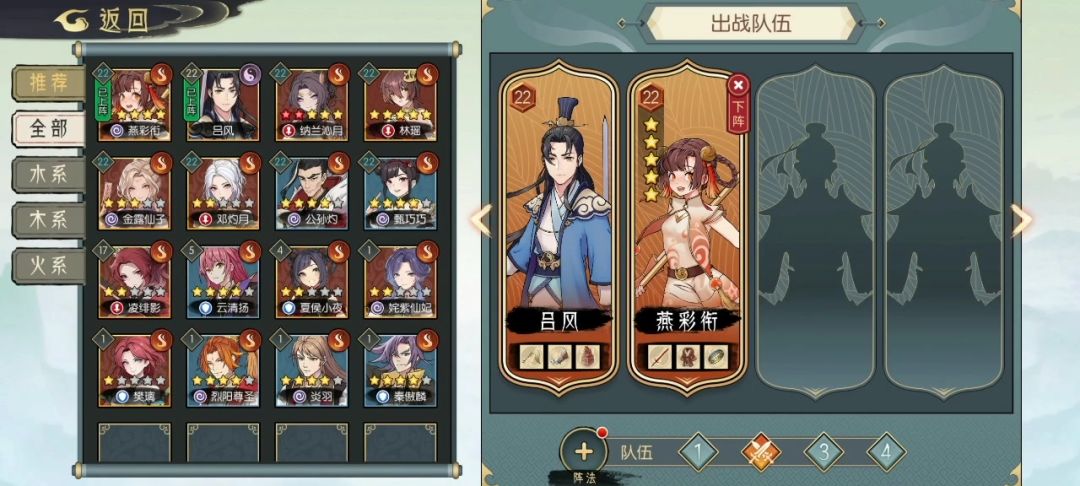The height and width of the screenshot is (486, 1080).
Task: Pick 公孙灼 from the hero list
Action: tap(310, 193)
